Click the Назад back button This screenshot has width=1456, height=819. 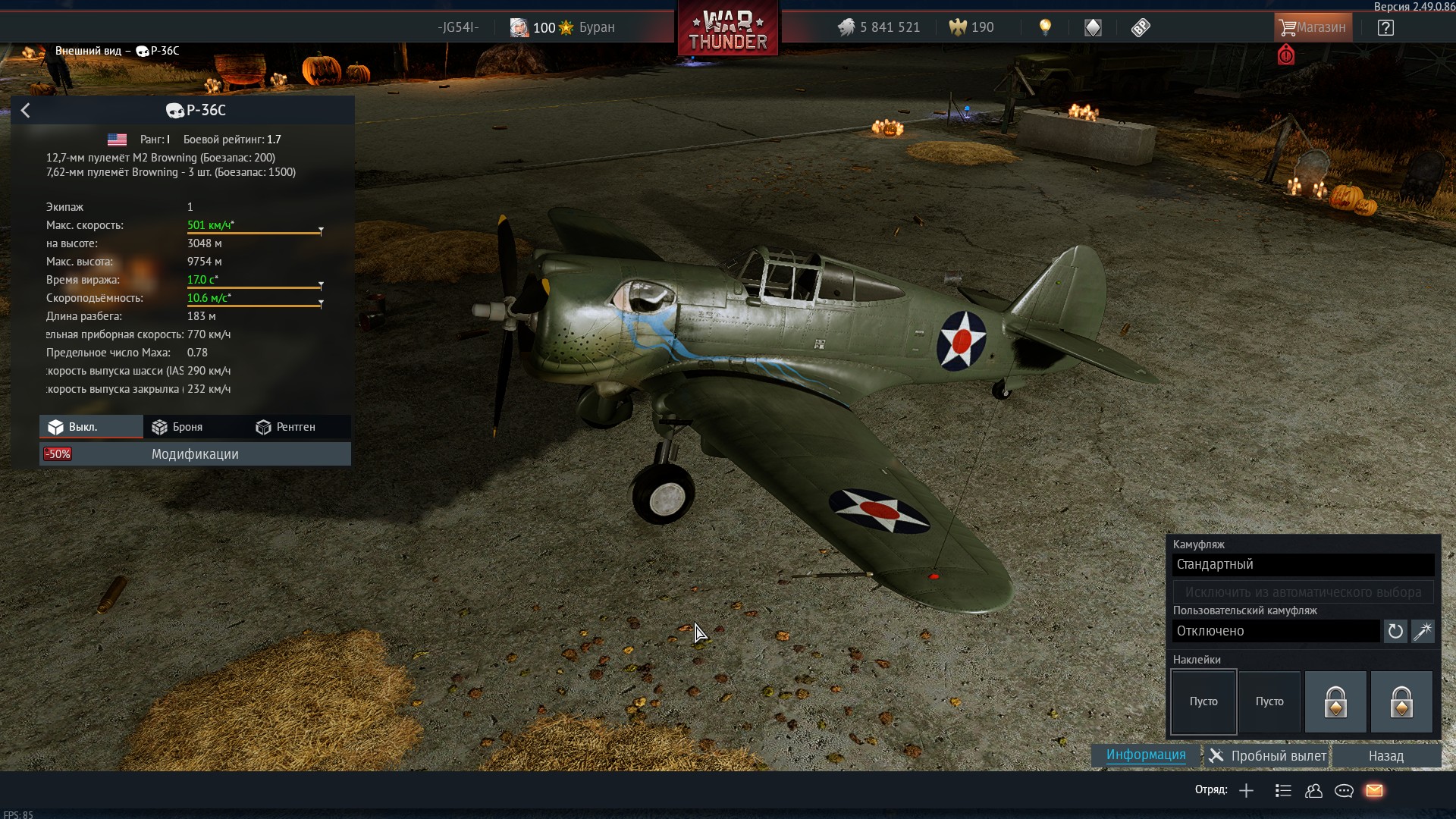click(1385, 756)
